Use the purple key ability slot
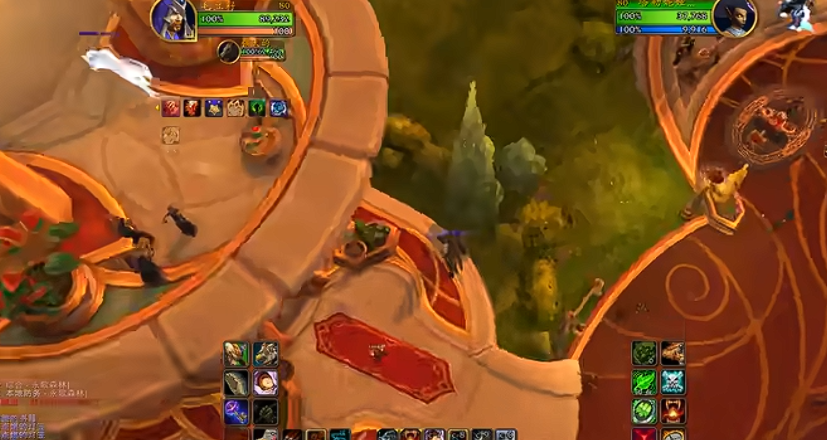Image resolution: width=827 pixels, height=440 pixels. tap(236, 411)
